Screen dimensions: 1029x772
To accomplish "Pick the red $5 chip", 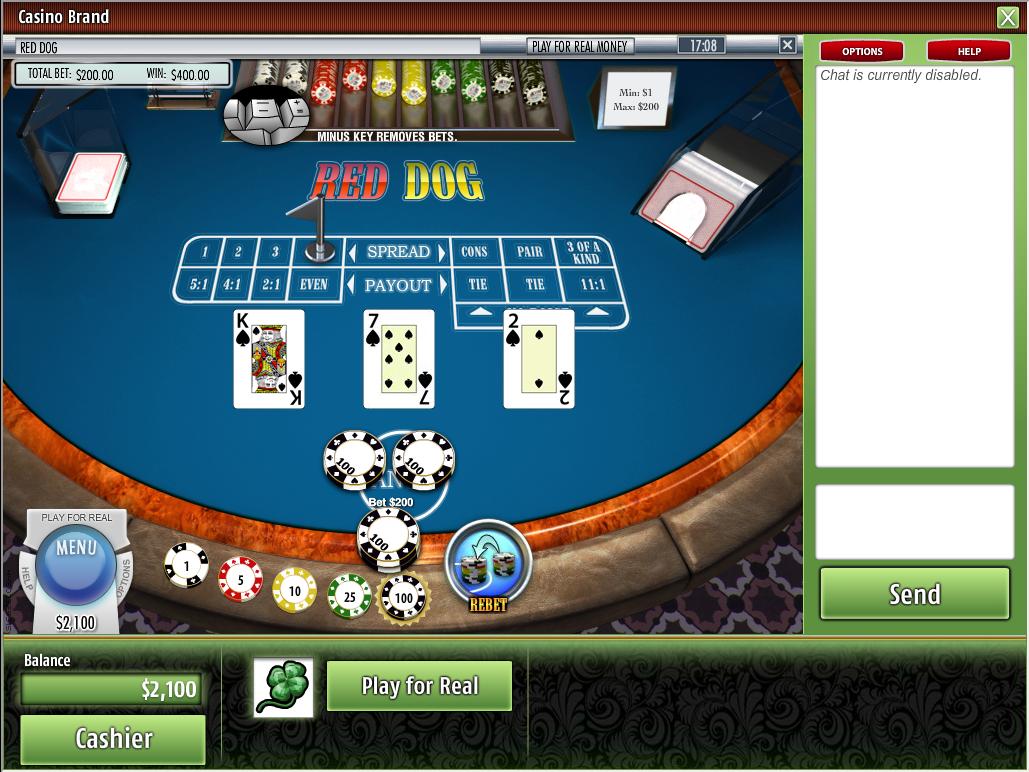I will (240, 579).
